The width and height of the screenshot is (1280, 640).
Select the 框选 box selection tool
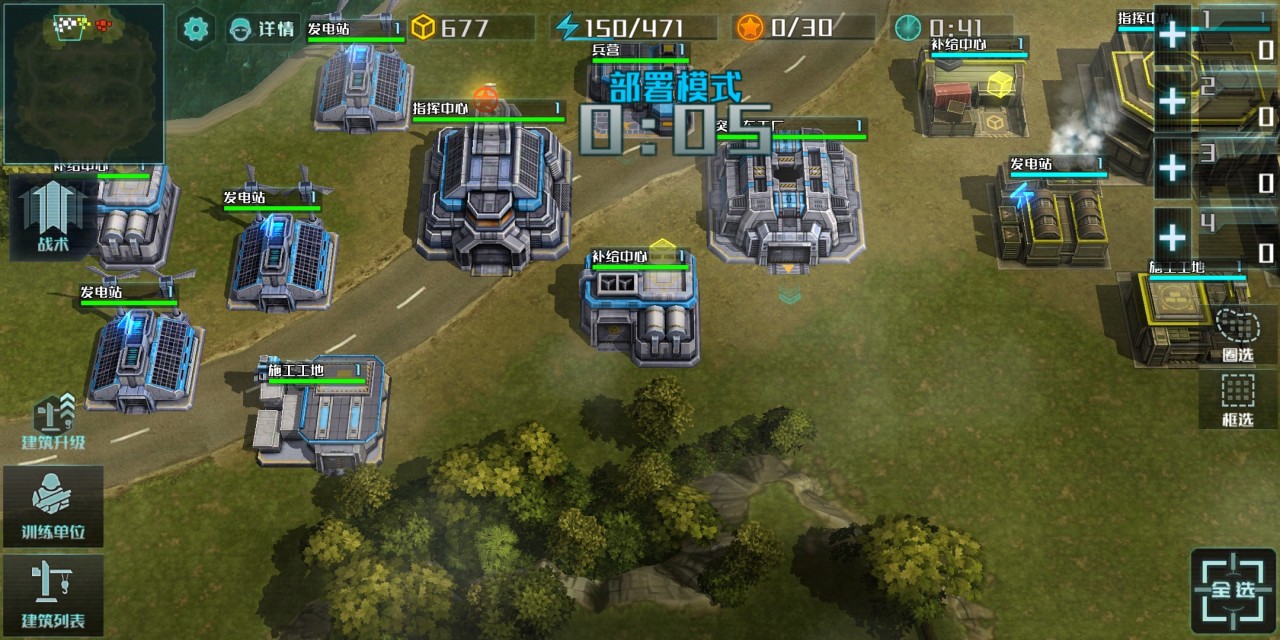1238,399
